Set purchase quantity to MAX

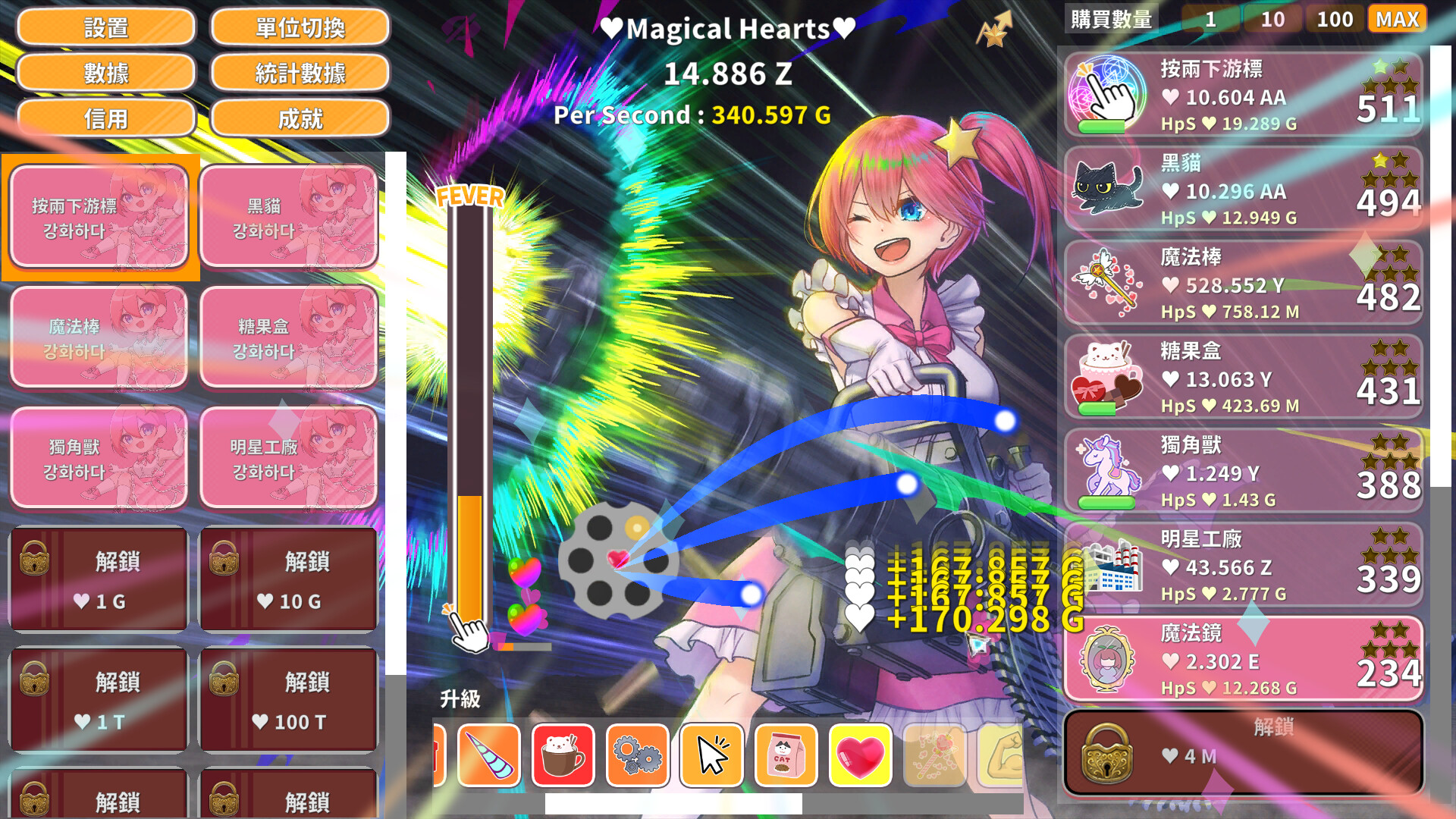click(x=1397, y=19)
